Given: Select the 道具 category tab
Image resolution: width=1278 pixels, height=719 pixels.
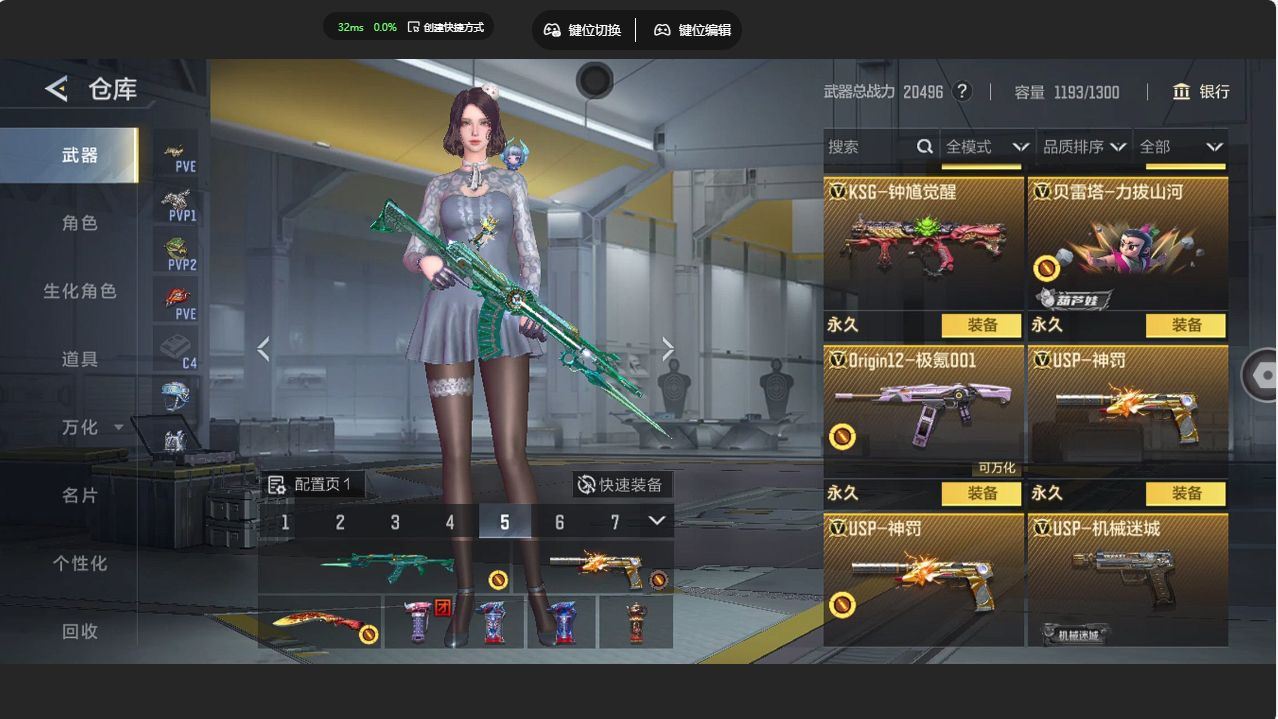Looking at the screenshot, I should 80,359.
